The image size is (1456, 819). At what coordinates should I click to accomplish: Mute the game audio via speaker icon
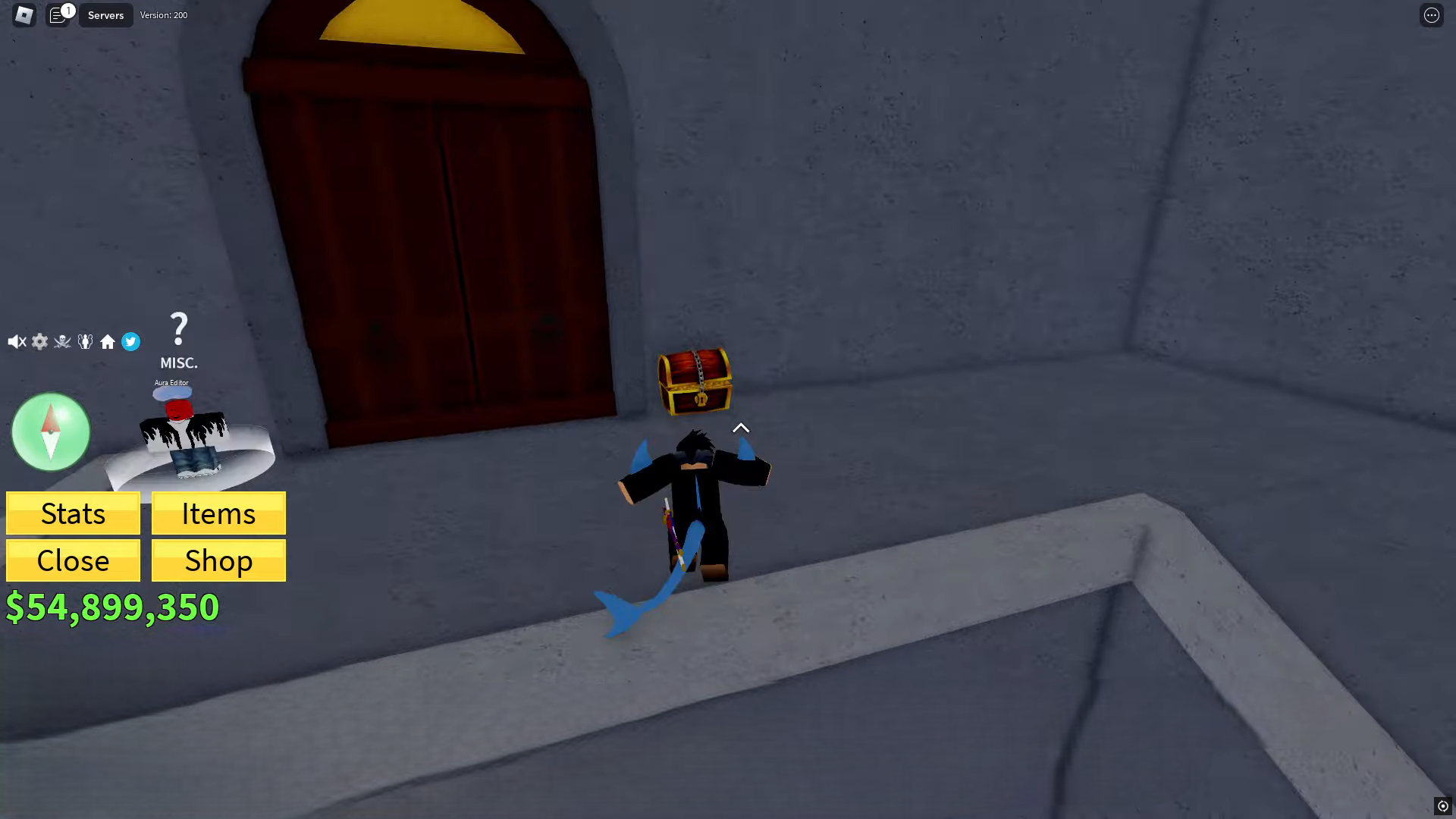(x=17, y=341)
